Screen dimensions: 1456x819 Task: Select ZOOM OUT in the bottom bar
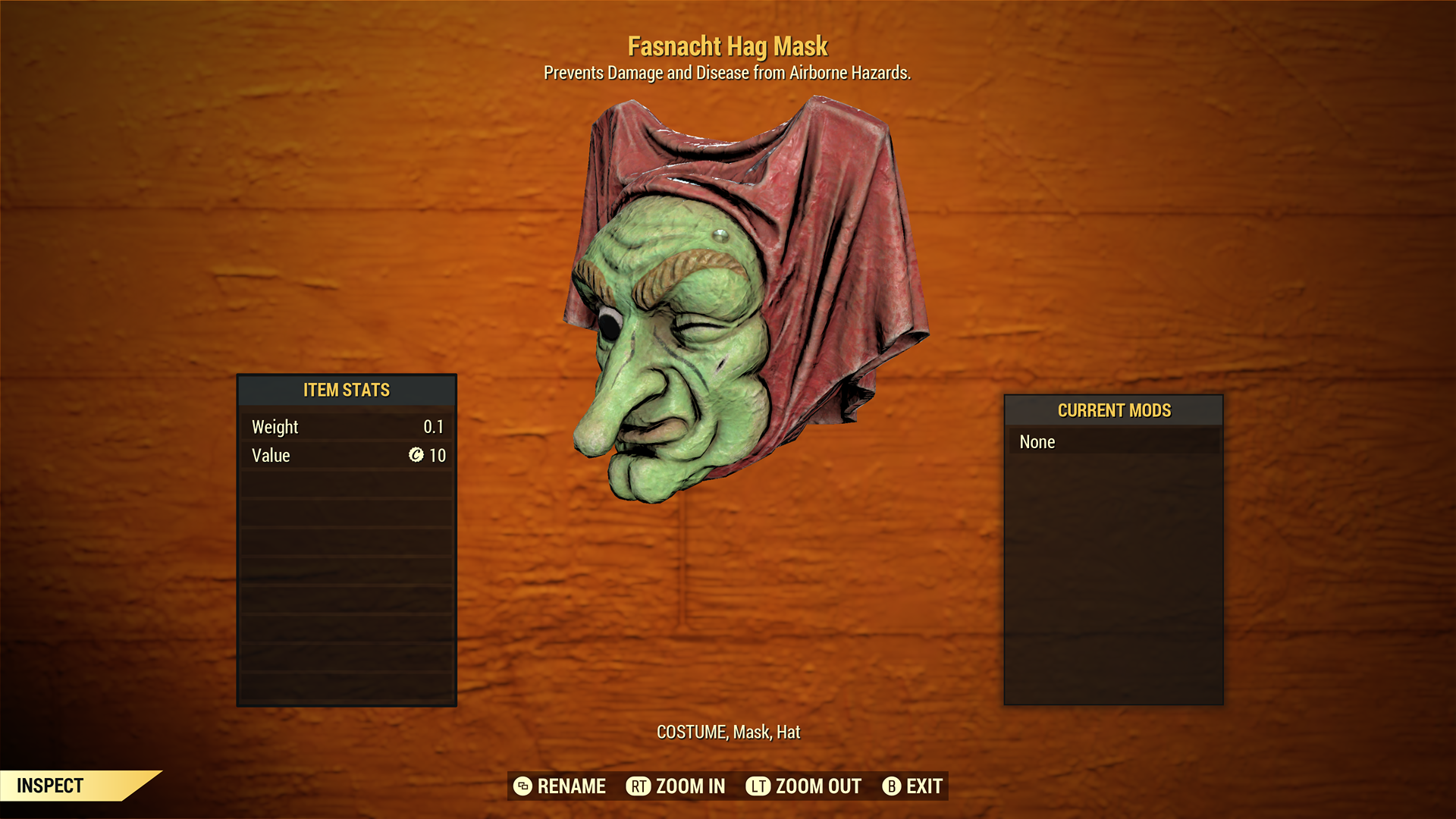pyautogui.click(x=804, y=786)
